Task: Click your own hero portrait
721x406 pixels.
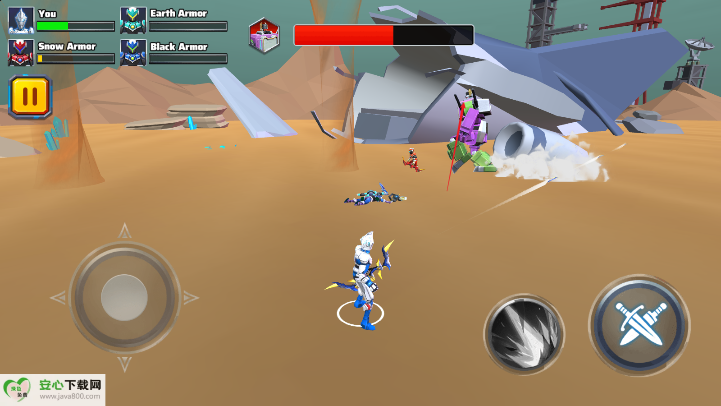Action: 21,20
